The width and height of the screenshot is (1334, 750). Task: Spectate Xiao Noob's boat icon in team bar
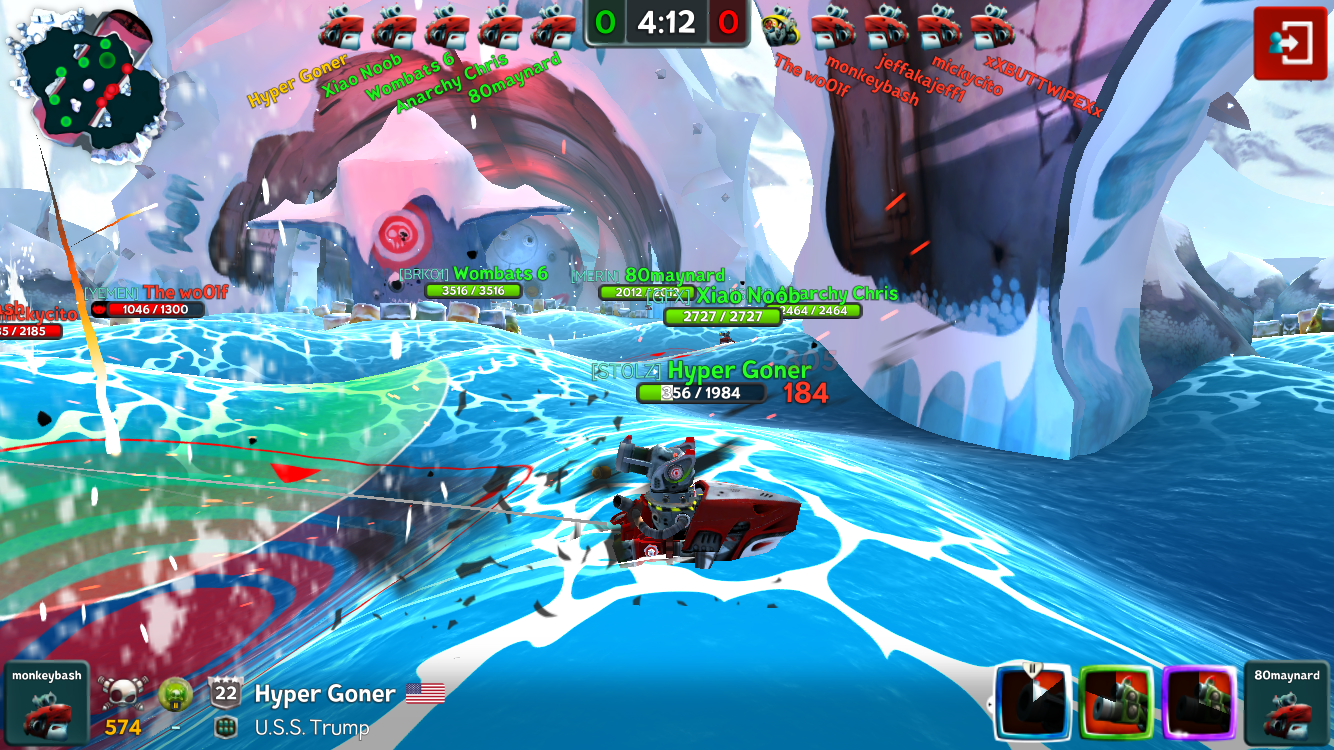coord(393,27)
